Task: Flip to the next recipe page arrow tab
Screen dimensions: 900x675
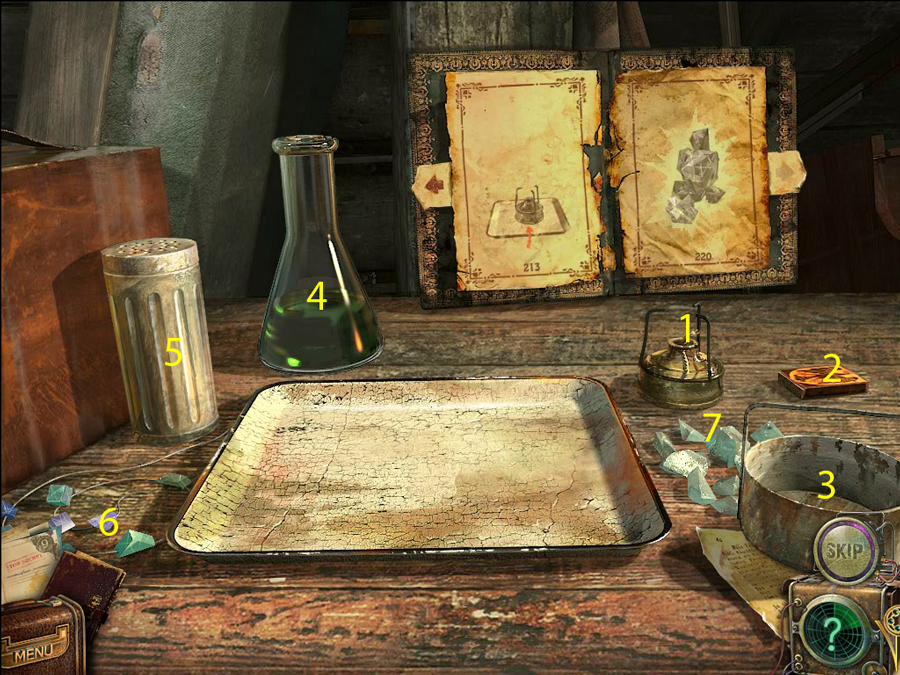Action: tap(785, 174)
